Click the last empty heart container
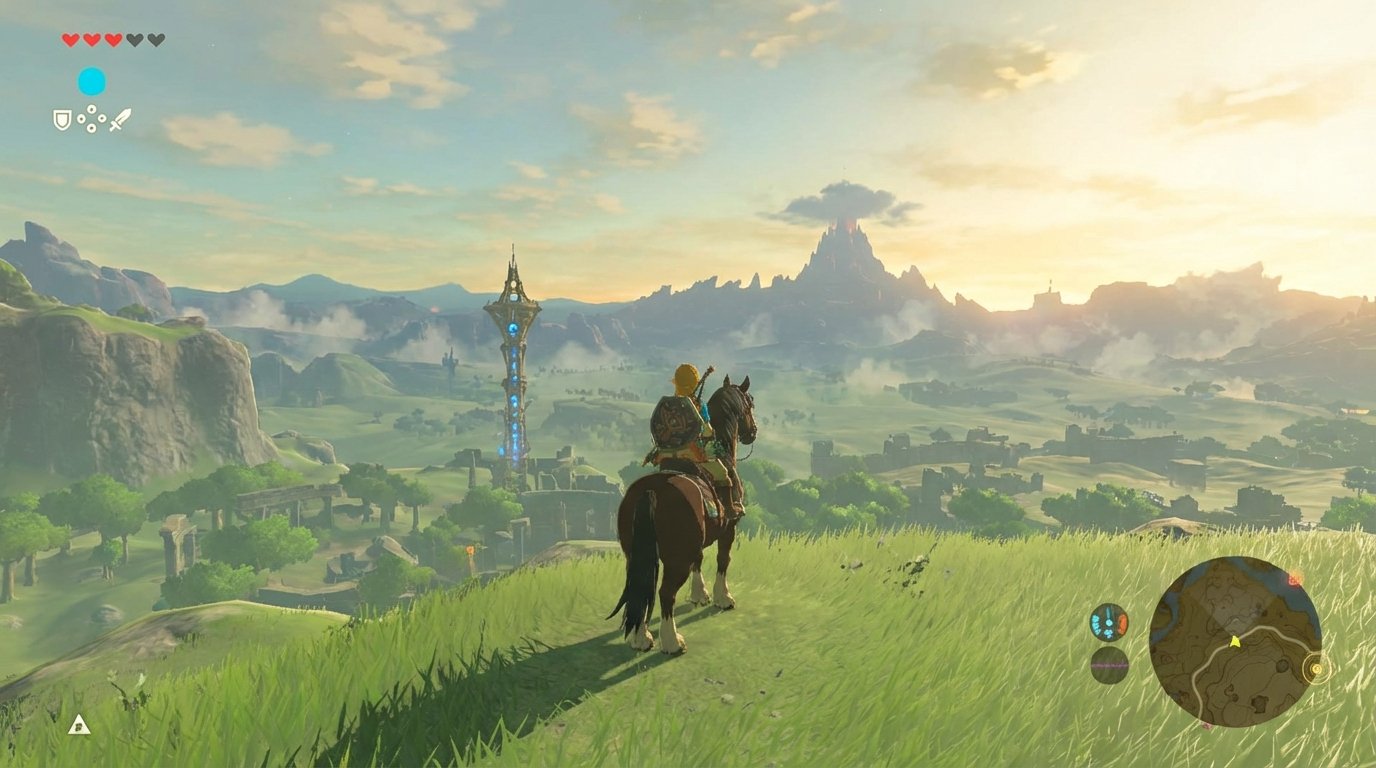 pos(155,39)
